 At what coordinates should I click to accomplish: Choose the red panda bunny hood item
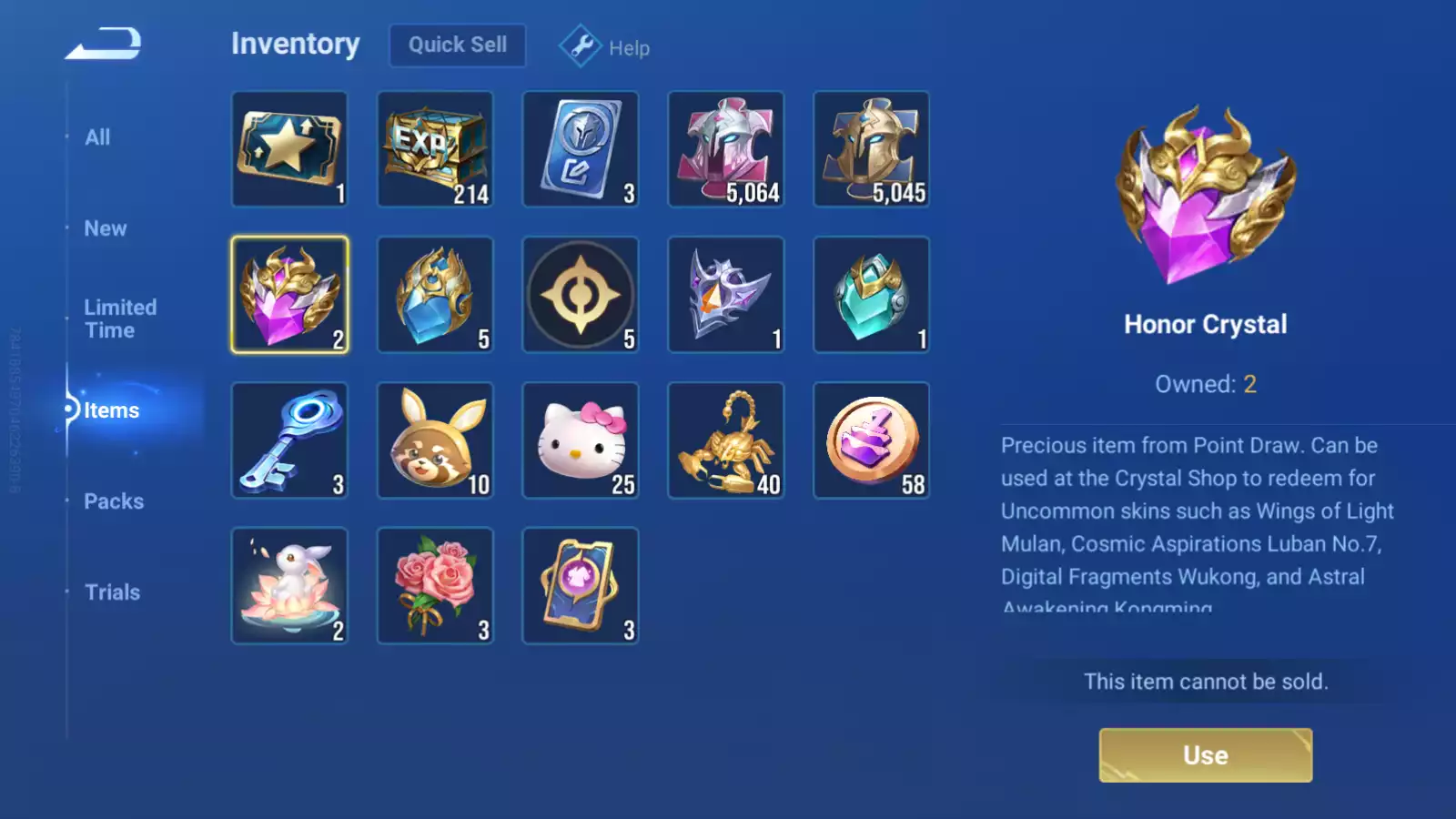(x=435, y=440)
